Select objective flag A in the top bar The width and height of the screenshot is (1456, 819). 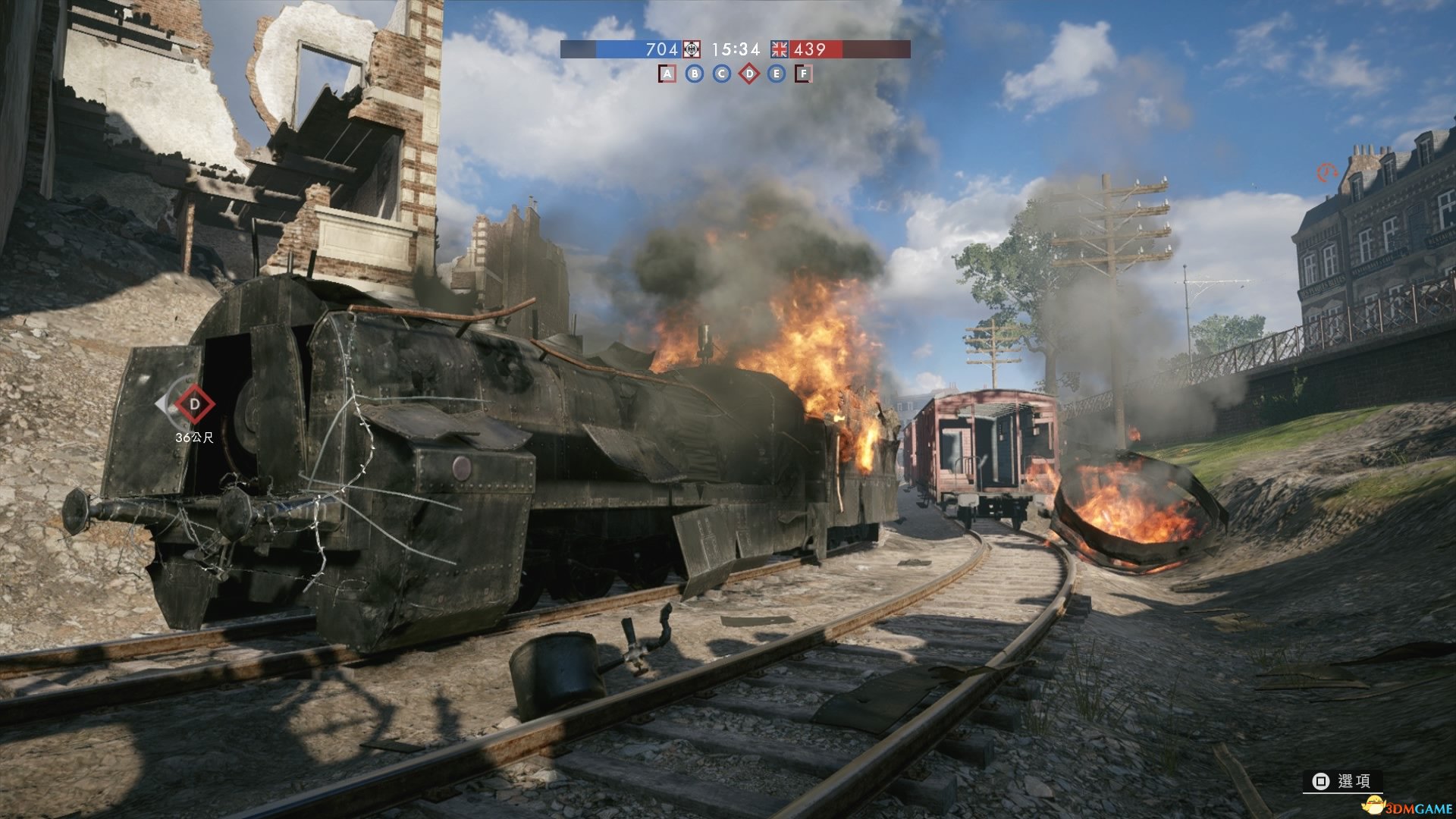pos(667,74)
